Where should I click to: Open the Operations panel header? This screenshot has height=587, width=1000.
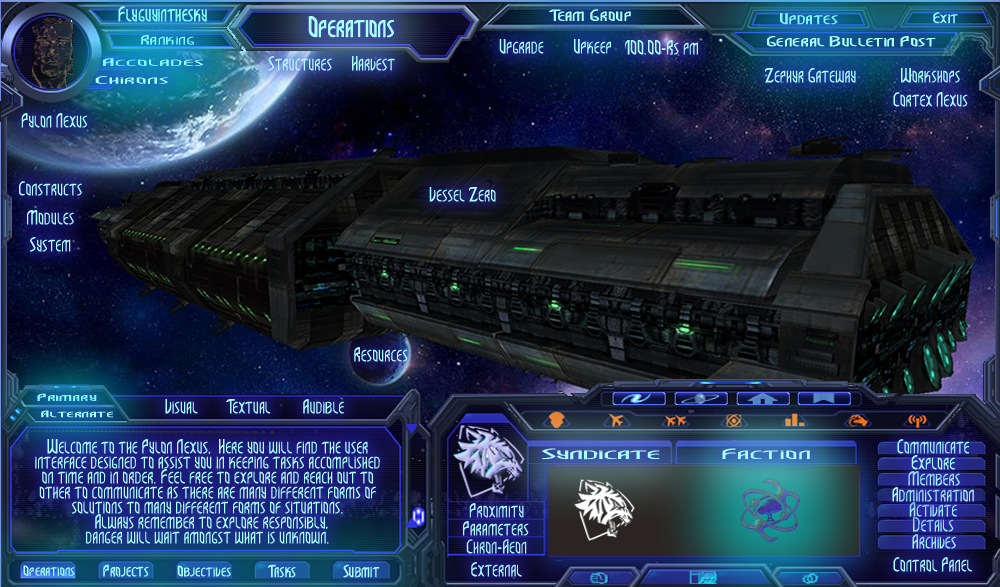351,28
